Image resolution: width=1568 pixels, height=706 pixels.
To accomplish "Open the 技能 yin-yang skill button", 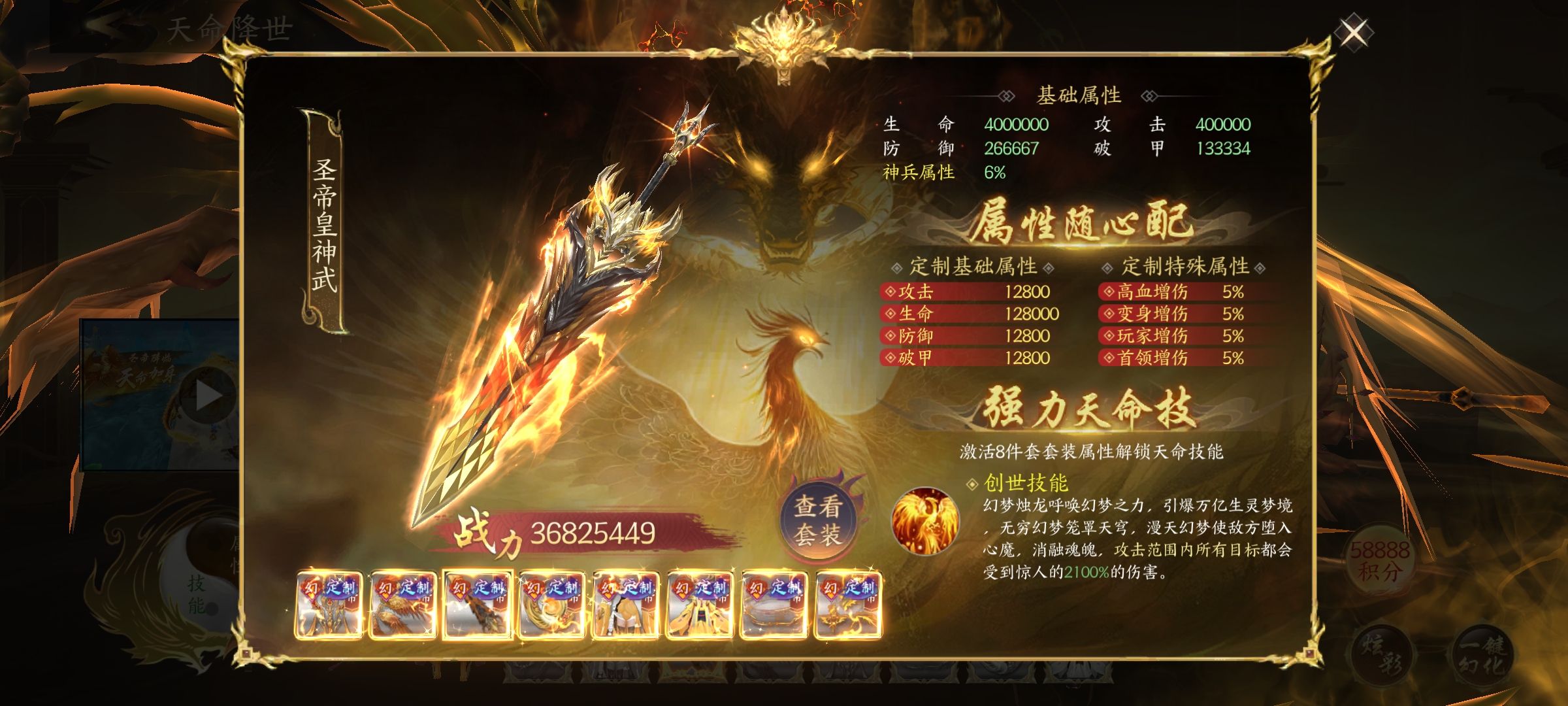I will point(196,592).
